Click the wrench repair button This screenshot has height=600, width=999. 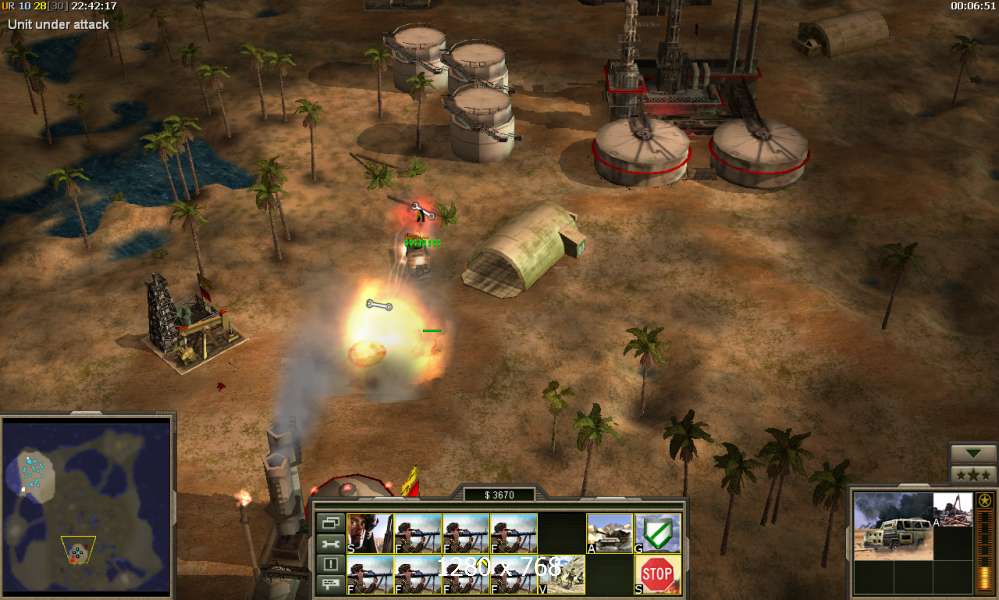click(330, 543)
